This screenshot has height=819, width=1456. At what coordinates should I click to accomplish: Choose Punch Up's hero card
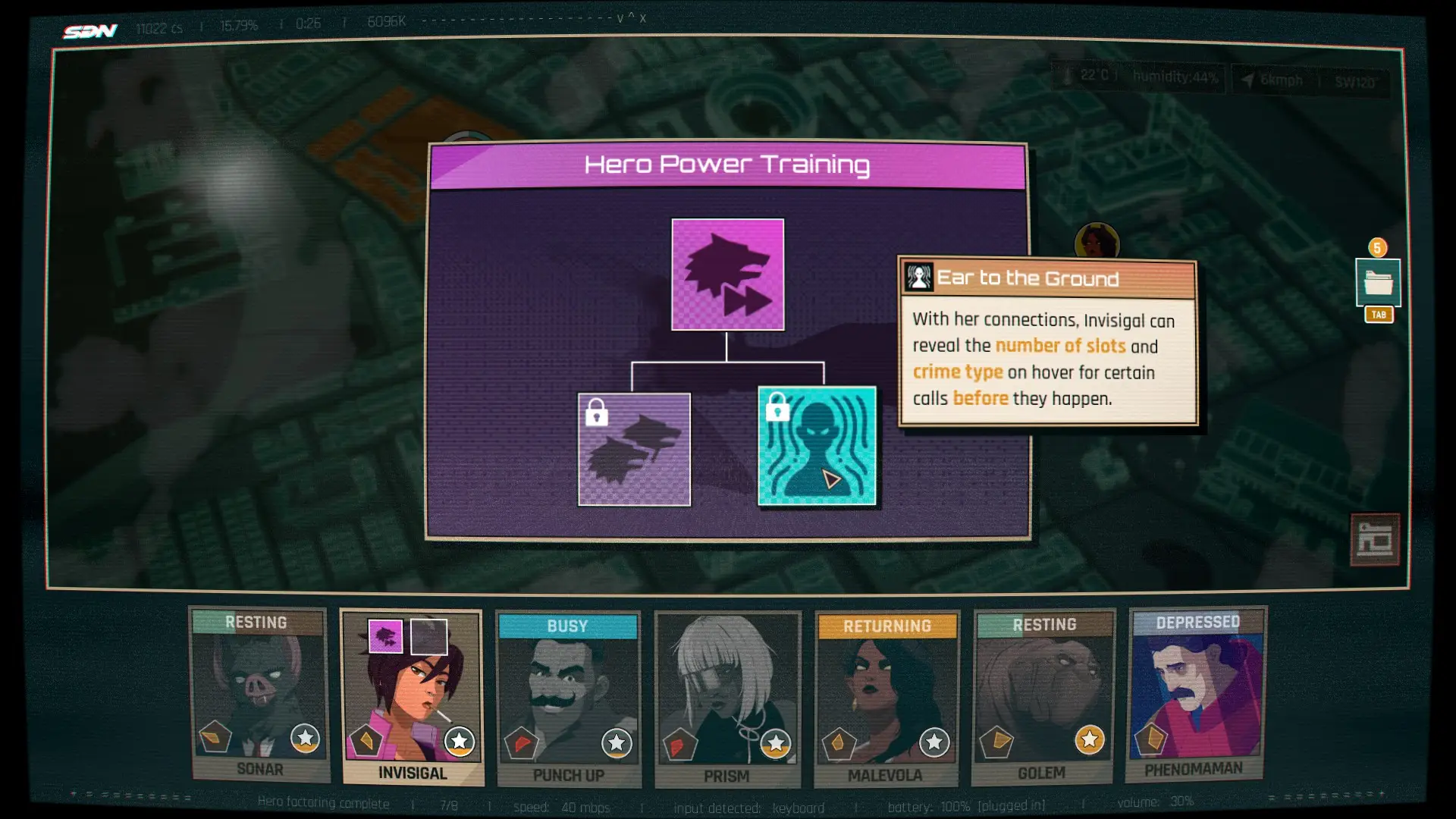[568, 698]
